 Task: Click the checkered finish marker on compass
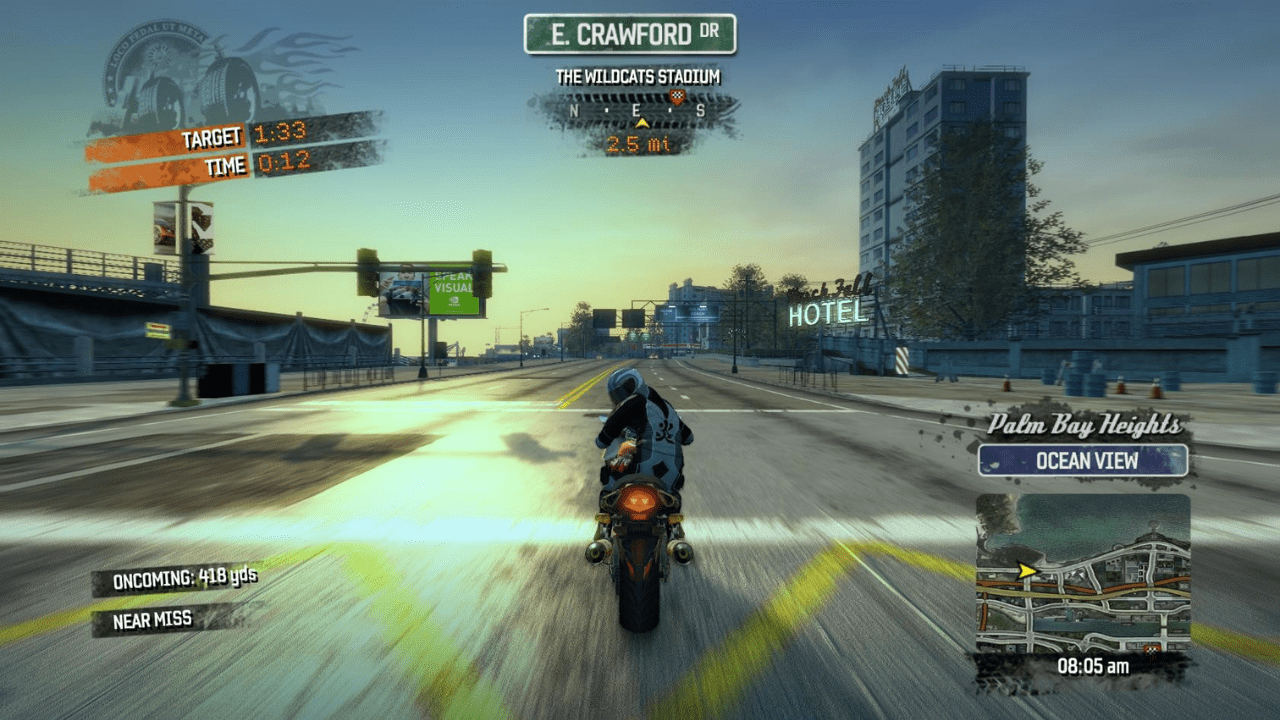pos(677,97)
